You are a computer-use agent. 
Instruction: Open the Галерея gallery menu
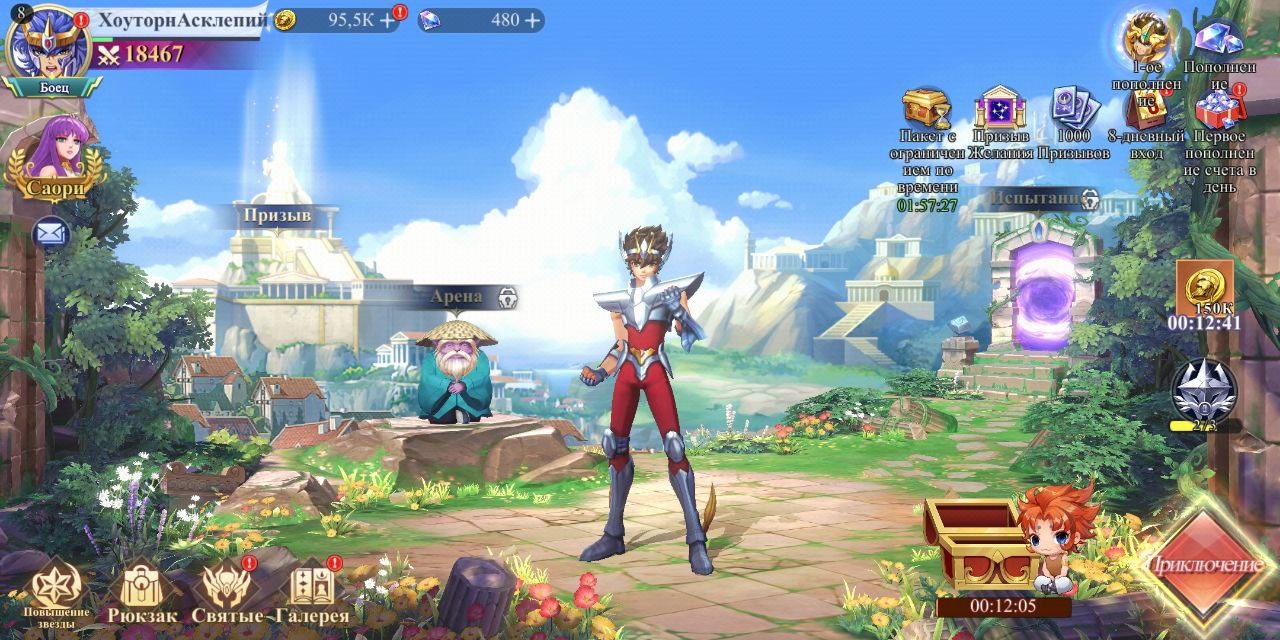coord(313,590)
